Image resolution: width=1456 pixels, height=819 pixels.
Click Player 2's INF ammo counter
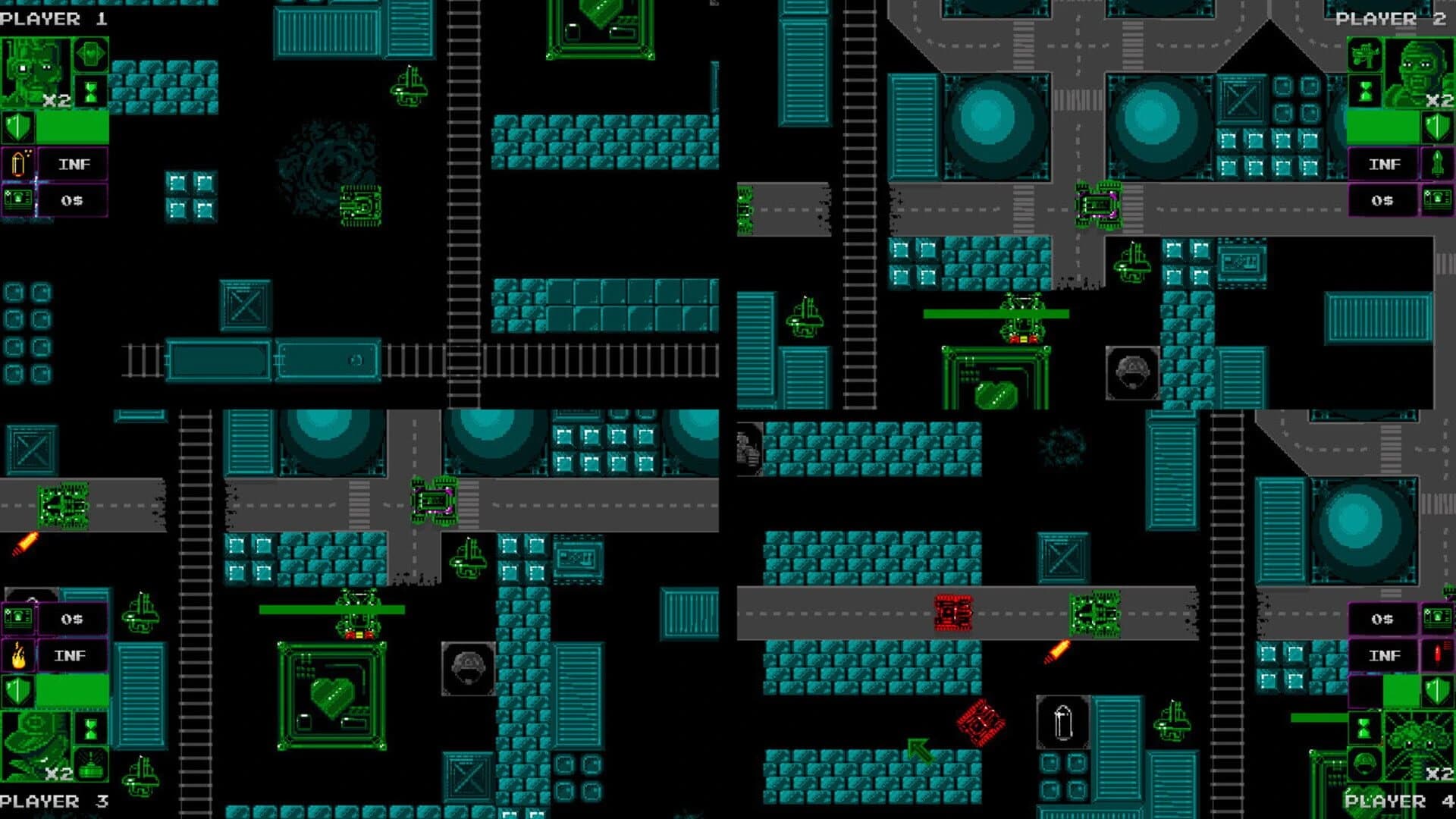click(x=1385, y=163)
